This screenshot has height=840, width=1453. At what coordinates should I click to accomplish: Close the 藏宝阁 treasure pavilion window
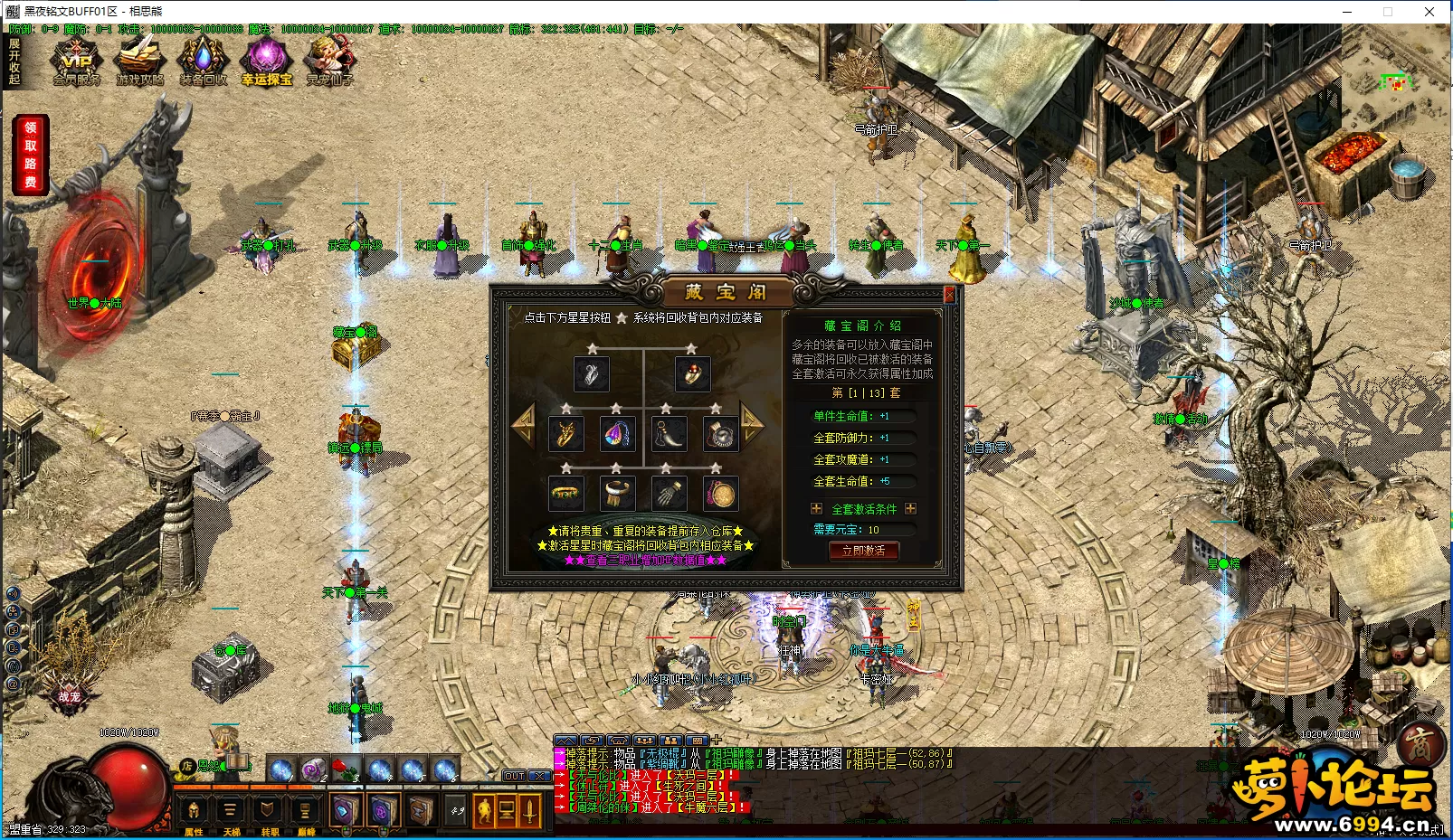pyautogui.click(x=949, y=295)
